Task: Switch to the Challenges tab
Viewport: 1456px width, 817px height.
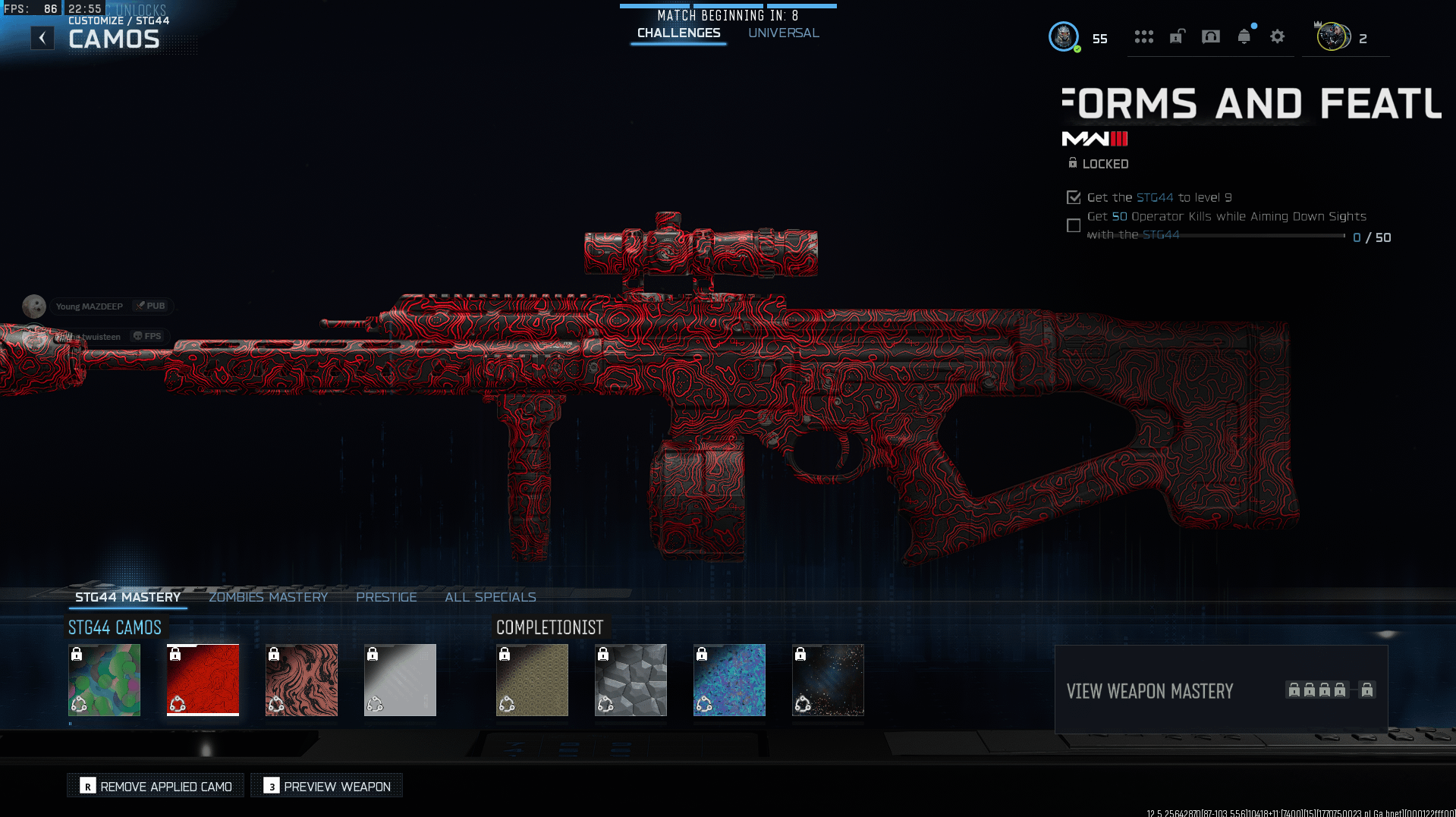Action: click(678, 33)
